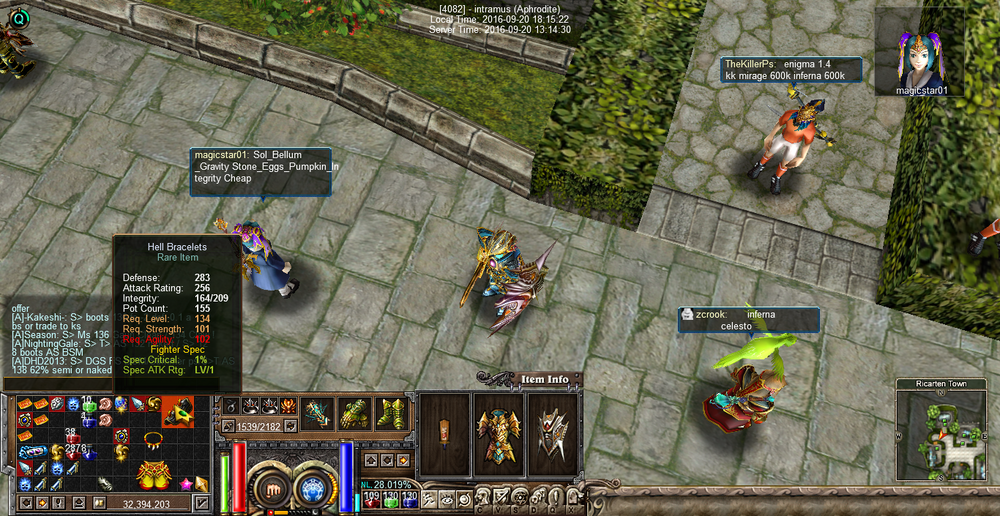Screen dimensions: 1000x516
Task: Select the equipped orange weapon slot
Action: (442, 433)
